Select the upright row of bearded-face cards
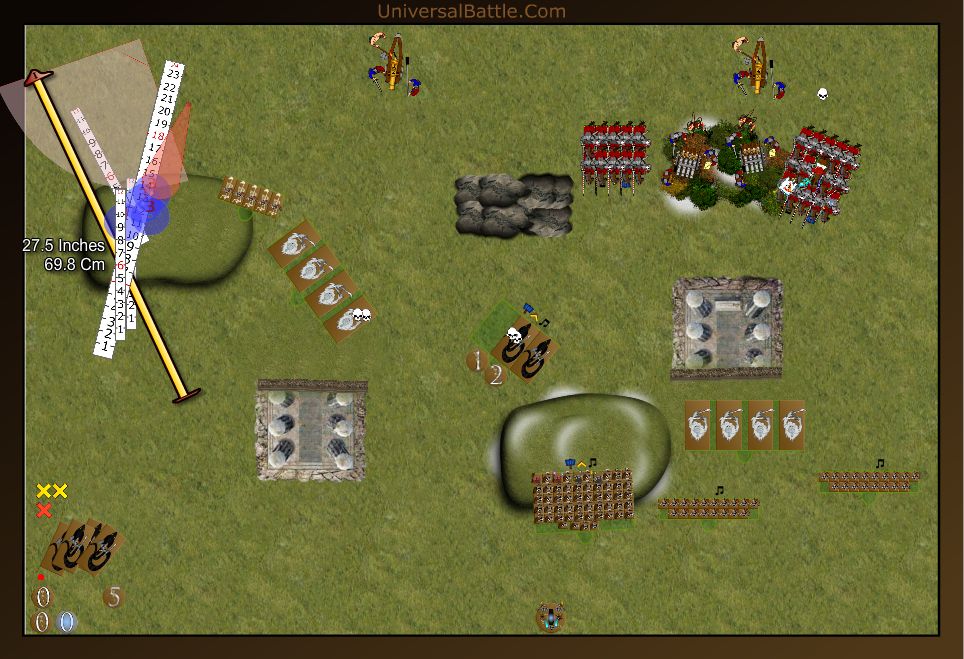 click(745, 425)
